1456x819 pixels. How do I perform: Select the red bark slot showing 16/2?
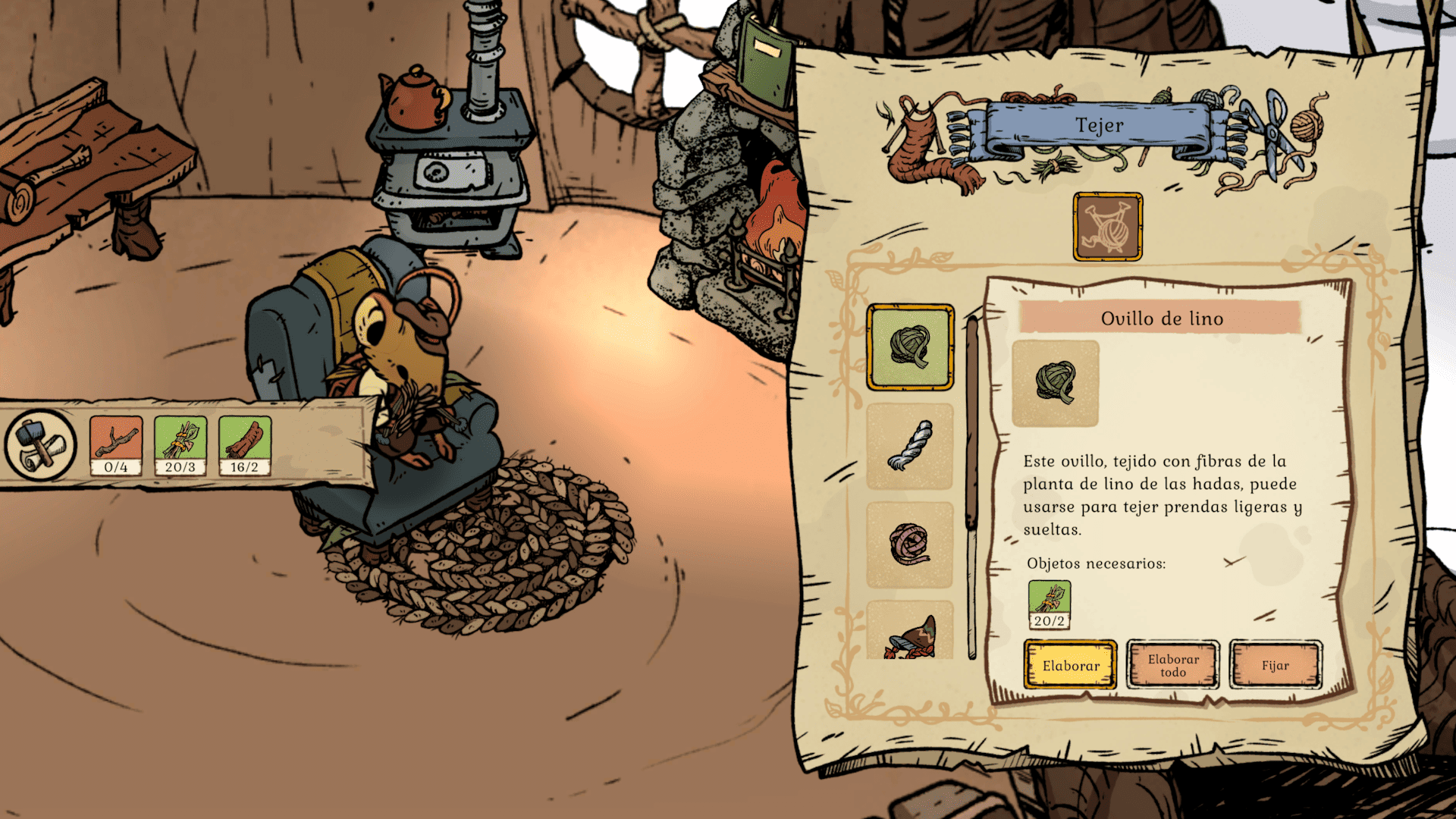[x=244, y=445]
